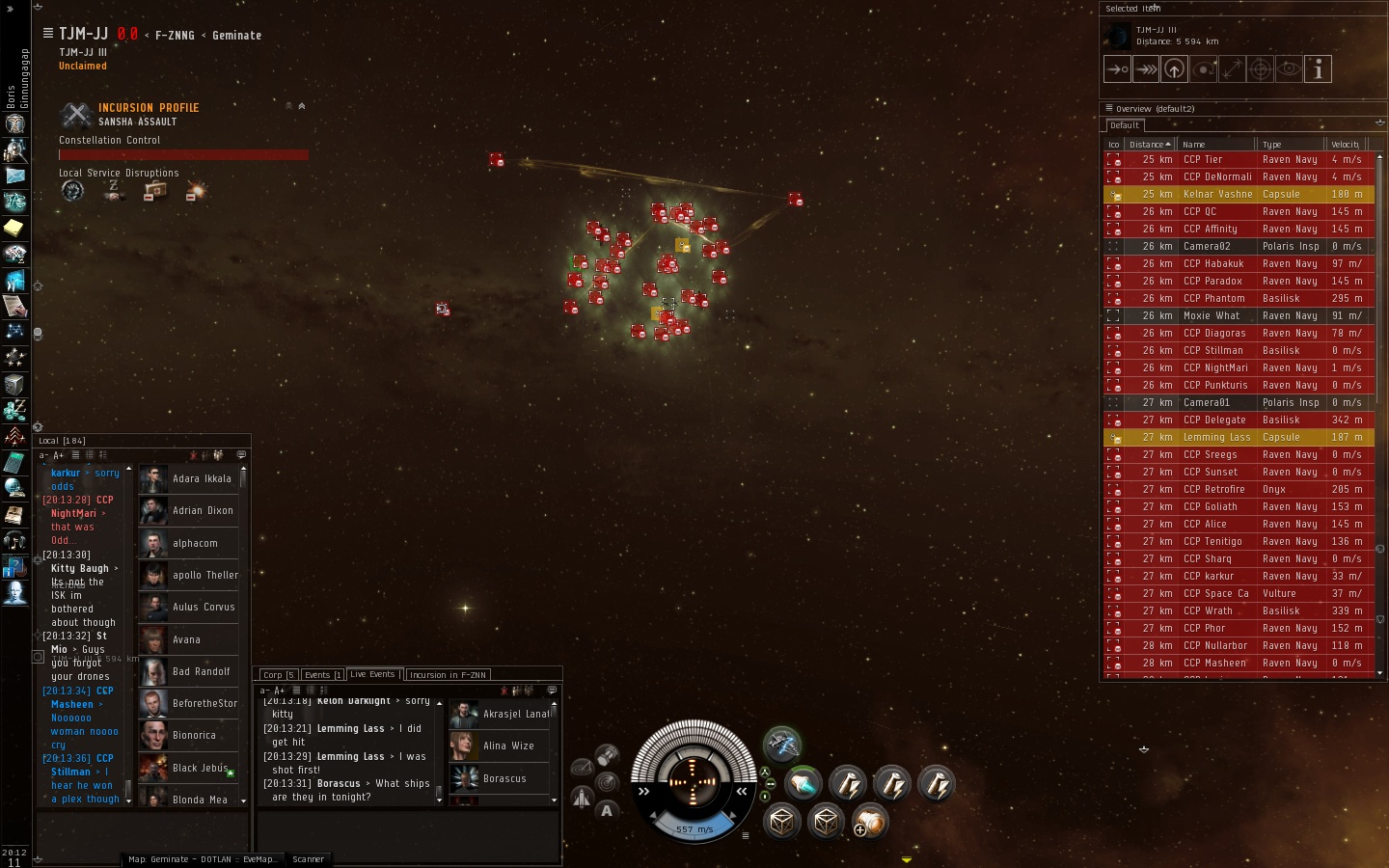Click the Approach button for the selected item

point(1117,69)
